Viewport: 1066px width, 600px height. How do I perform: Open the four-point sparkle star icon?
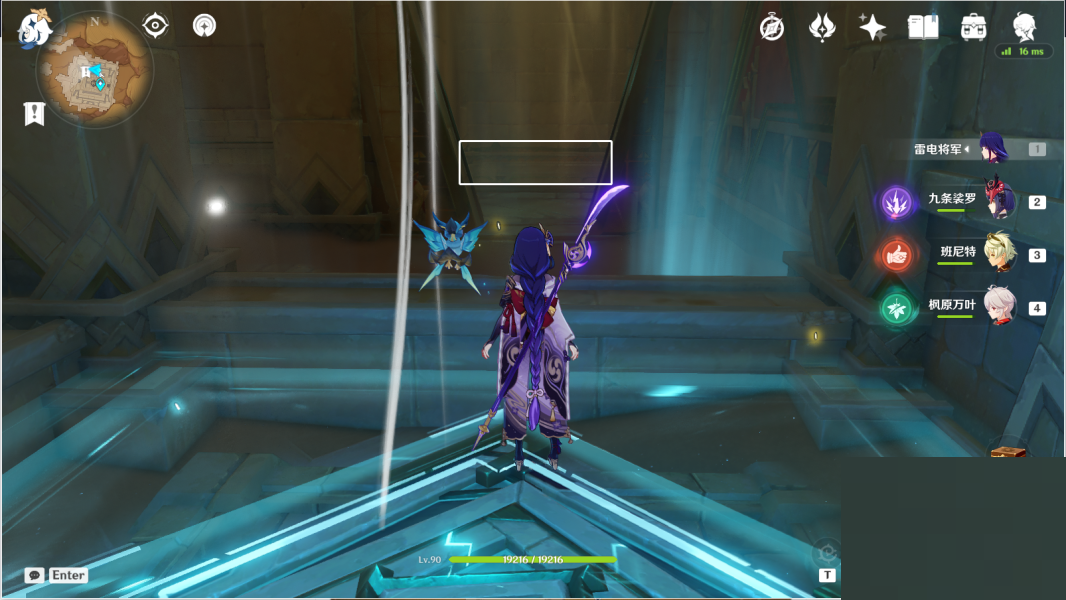pos(872,27)
